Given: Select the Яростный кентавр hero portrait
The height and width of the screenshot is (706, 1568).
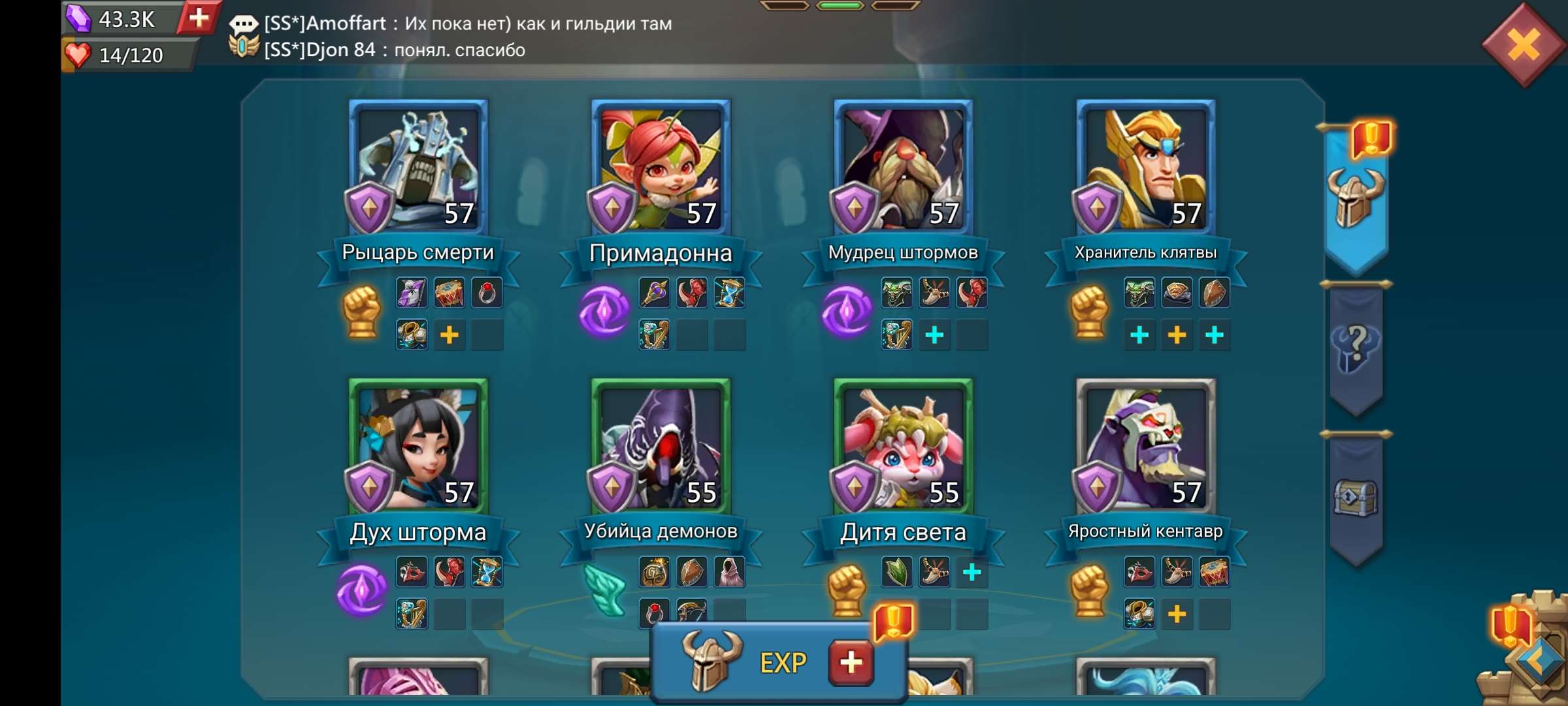Looking at the screenshot, I should pyautogui.click(x=1145, y=446).
